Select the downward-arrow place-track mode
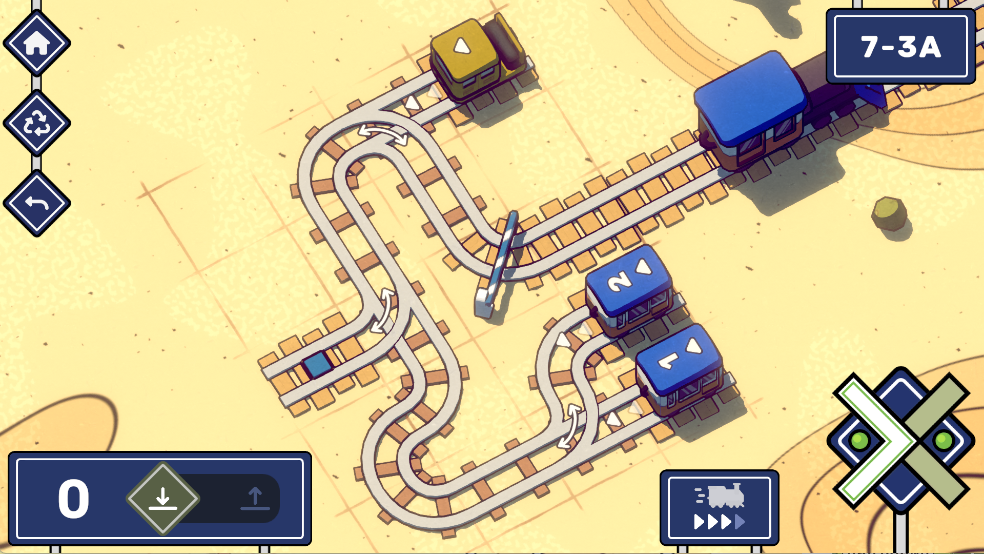This screenshot has height=554, width=984. point(163,498)
